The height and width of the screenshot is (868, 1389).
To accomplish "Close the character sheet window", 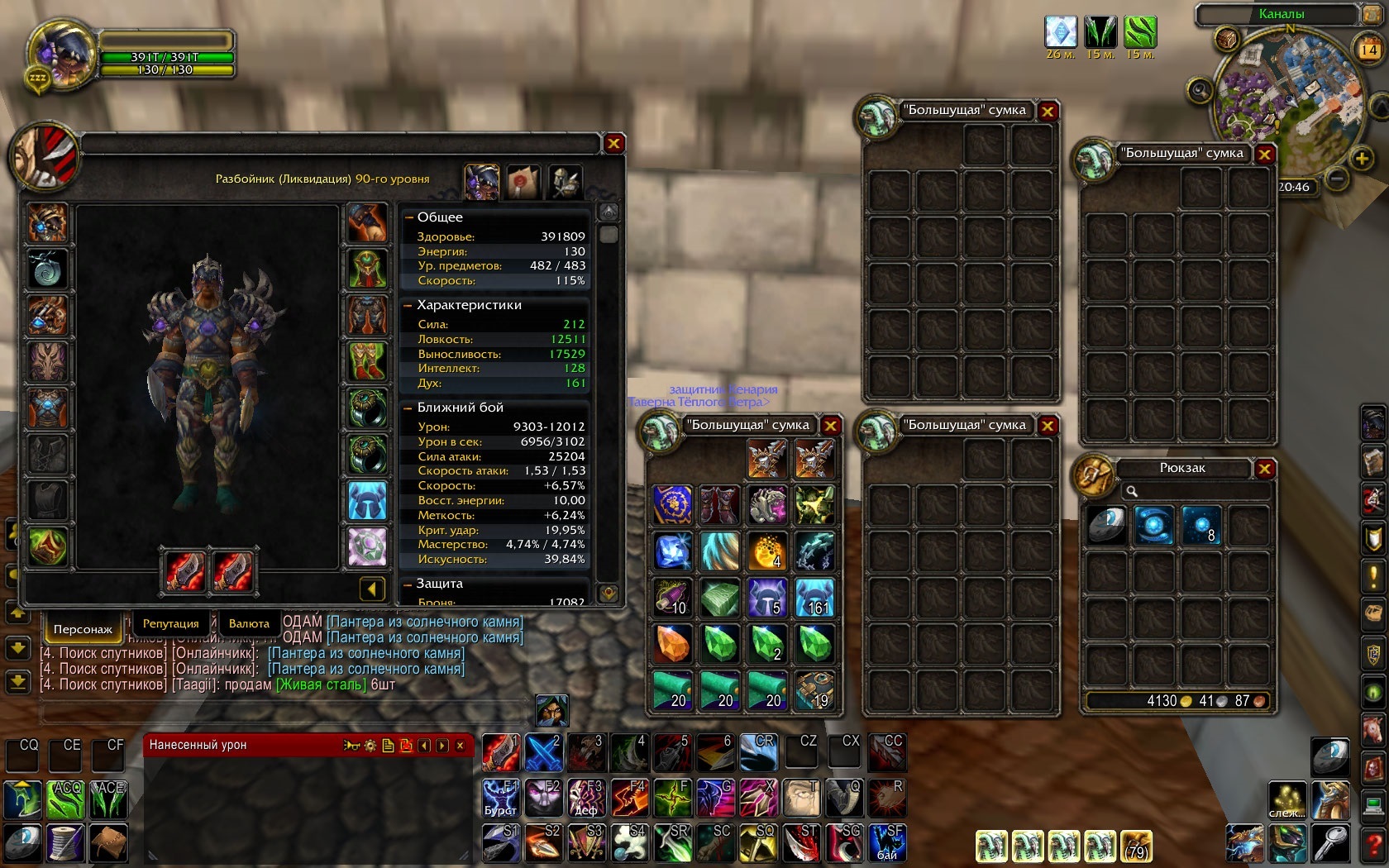I will point(613,144).
